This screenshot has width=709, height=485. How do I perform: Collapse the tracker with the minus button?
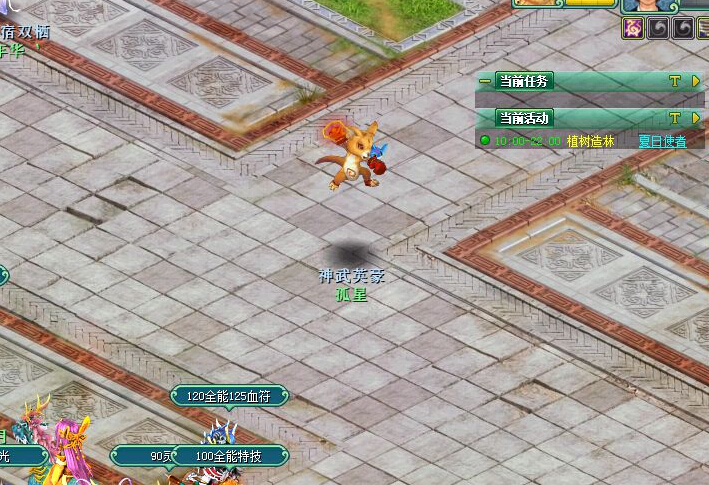(x=485, y=81)
